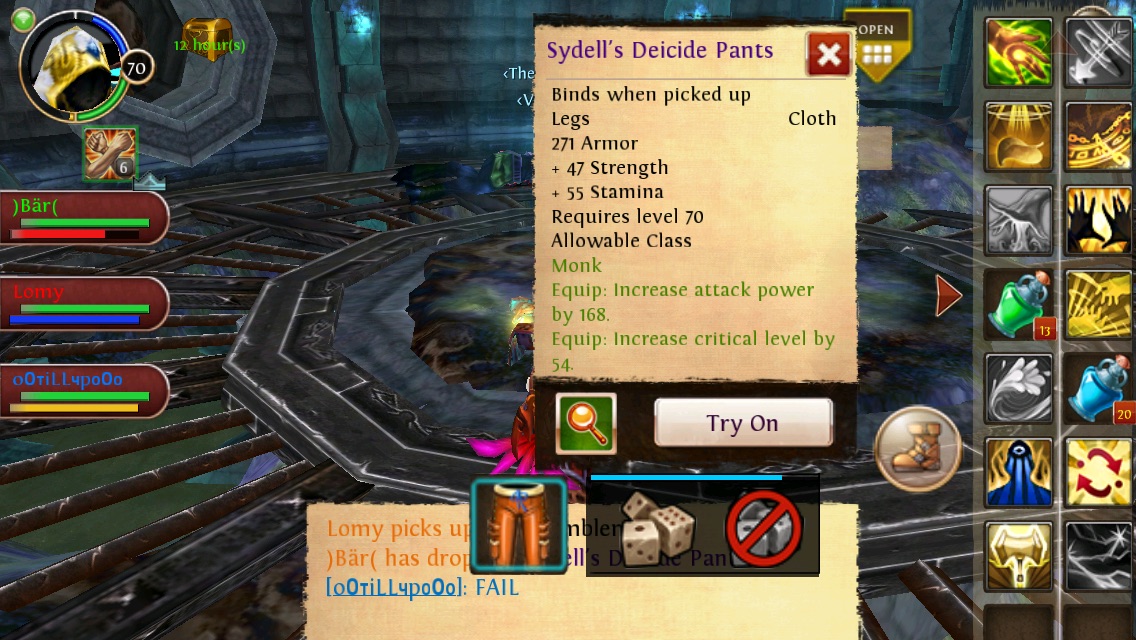Click the oOтiLLчpoOo name link in chat
The width and height of the screenshot is (1136, 640).
[x=394, y=588]
